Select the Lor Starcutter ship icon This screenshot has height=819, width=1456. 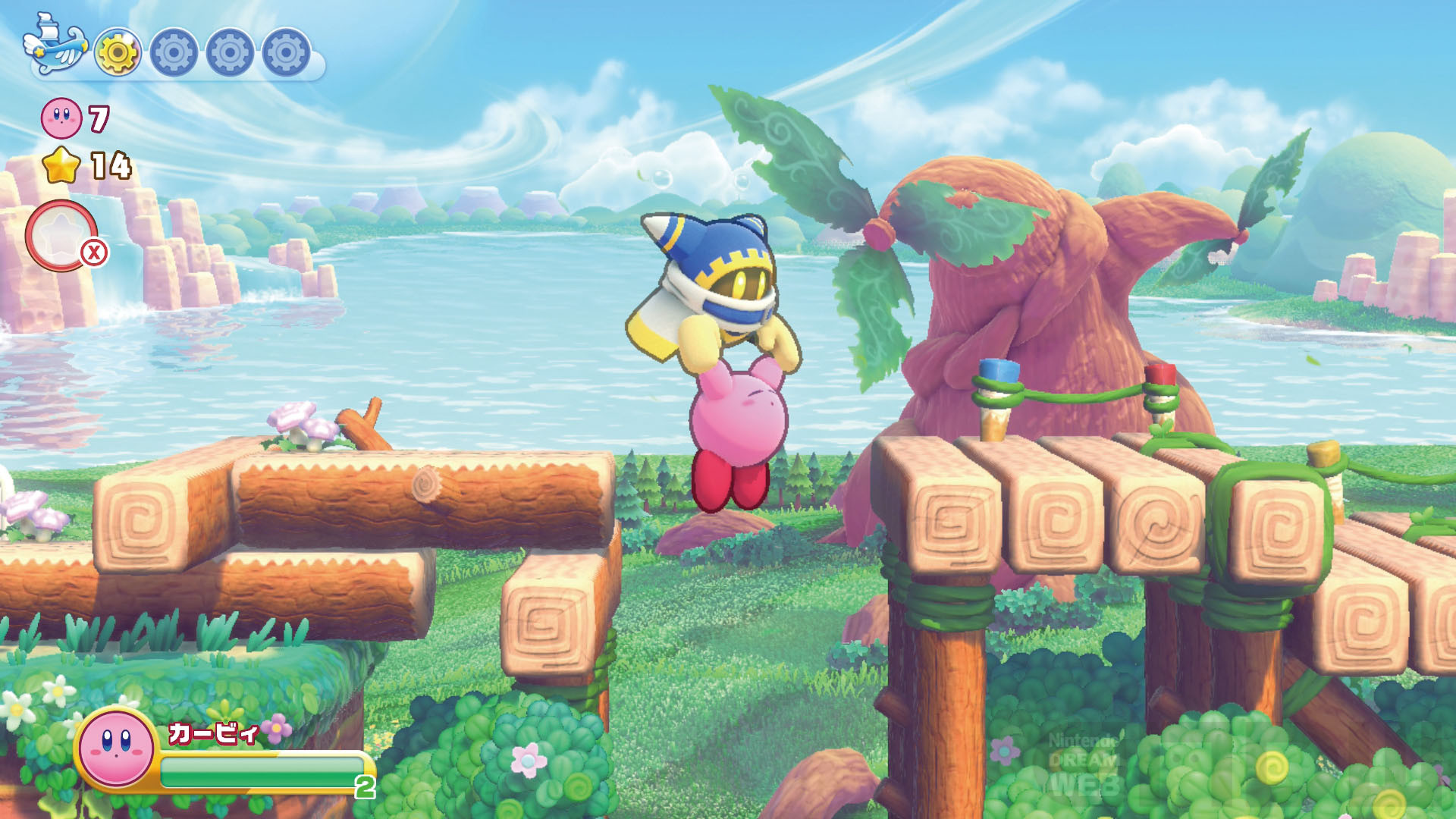[57, 47]
